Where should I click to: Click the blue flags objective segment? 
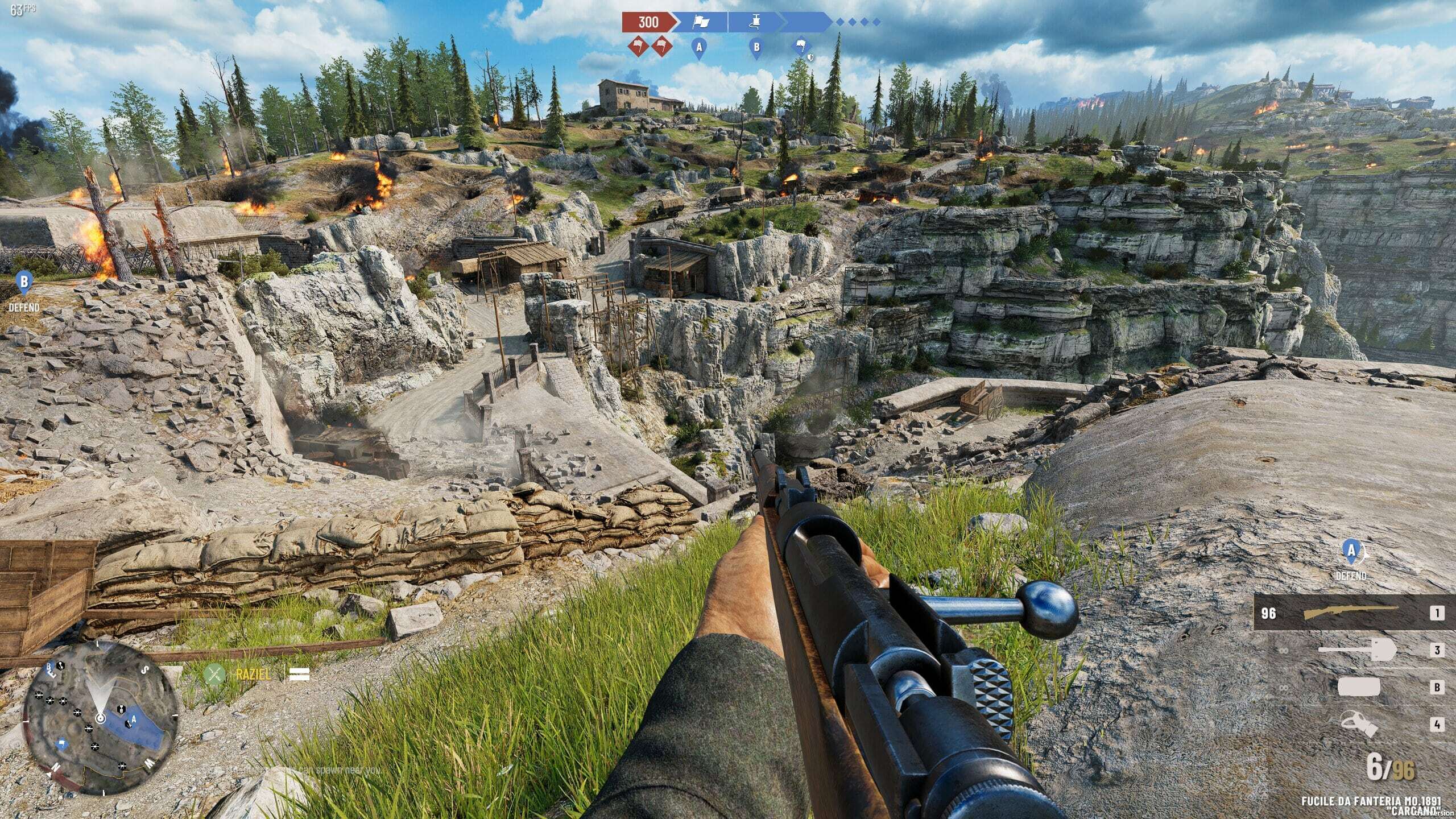(700, 22)
